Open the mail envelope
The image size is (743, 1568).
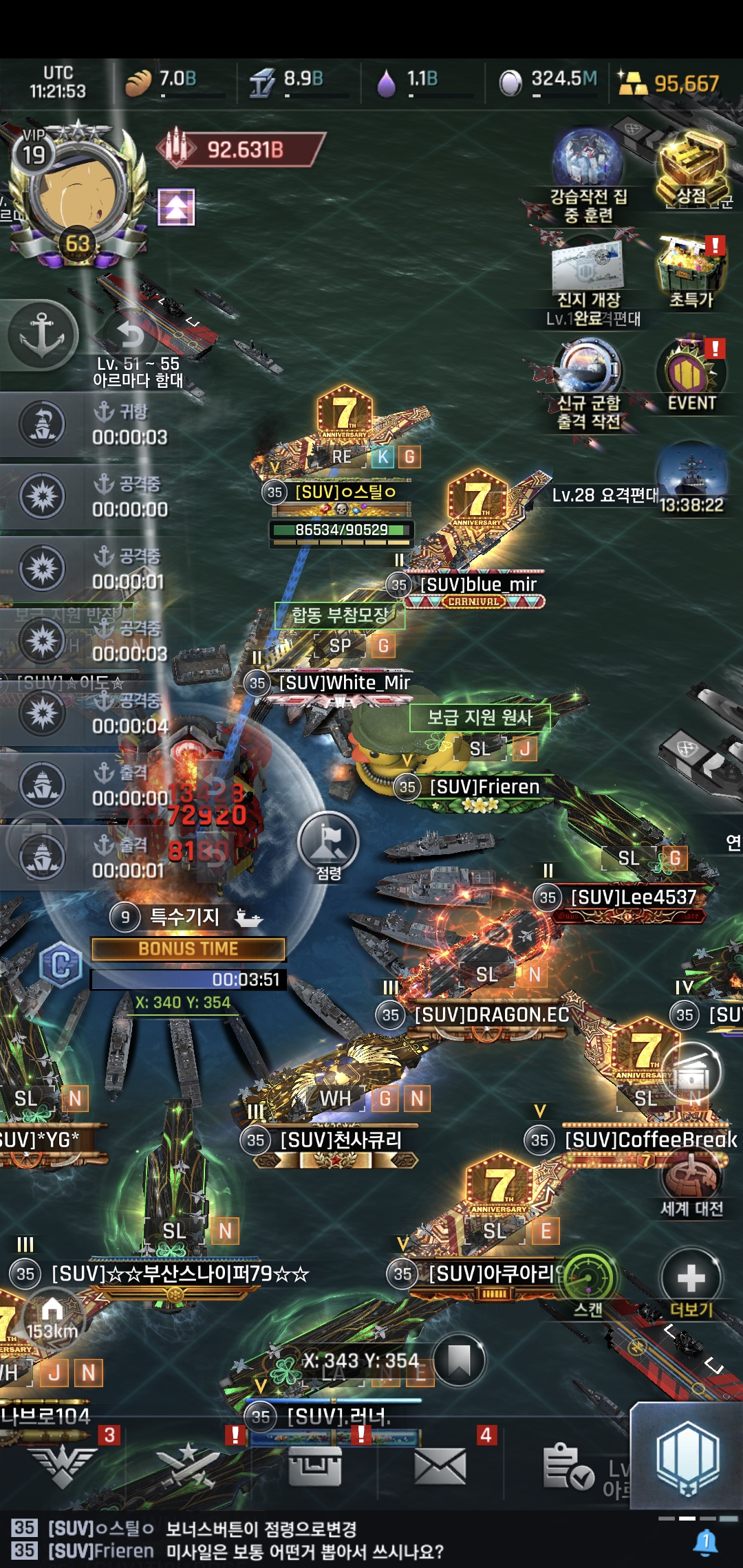click(440, 1465)
